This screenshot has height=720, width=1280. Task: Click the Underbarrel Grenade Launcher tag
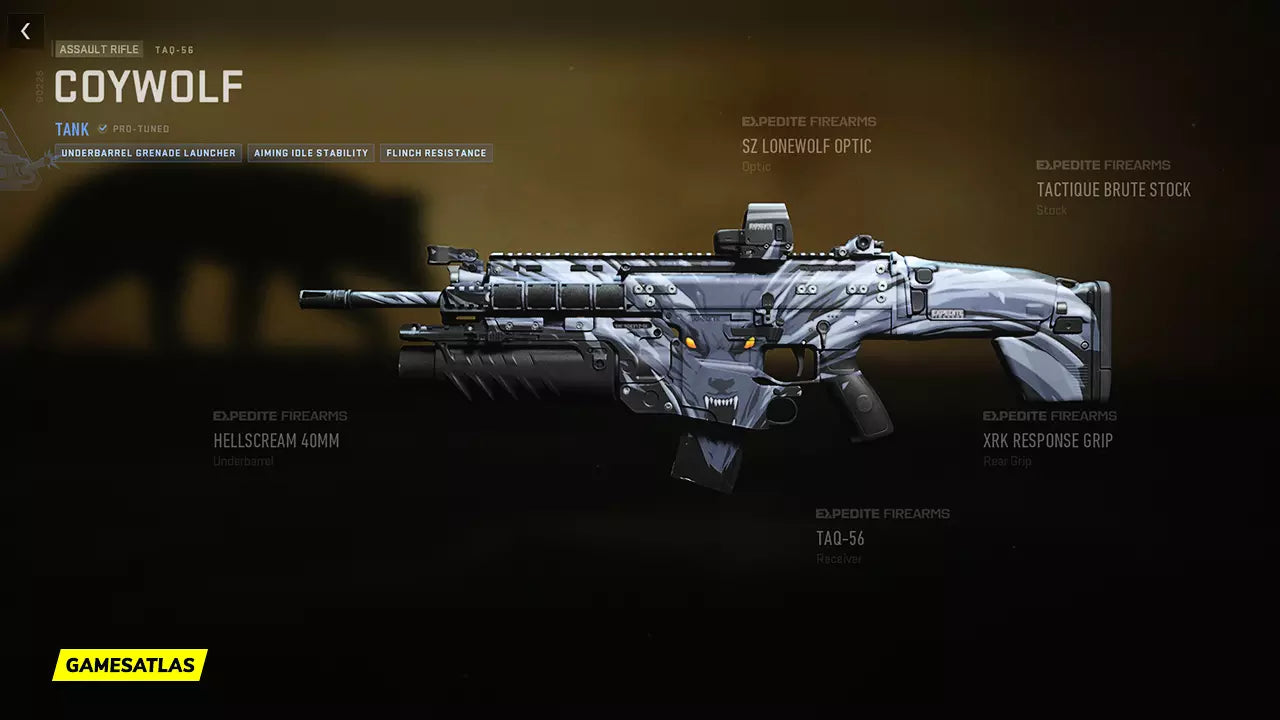[x=148, y=153]
